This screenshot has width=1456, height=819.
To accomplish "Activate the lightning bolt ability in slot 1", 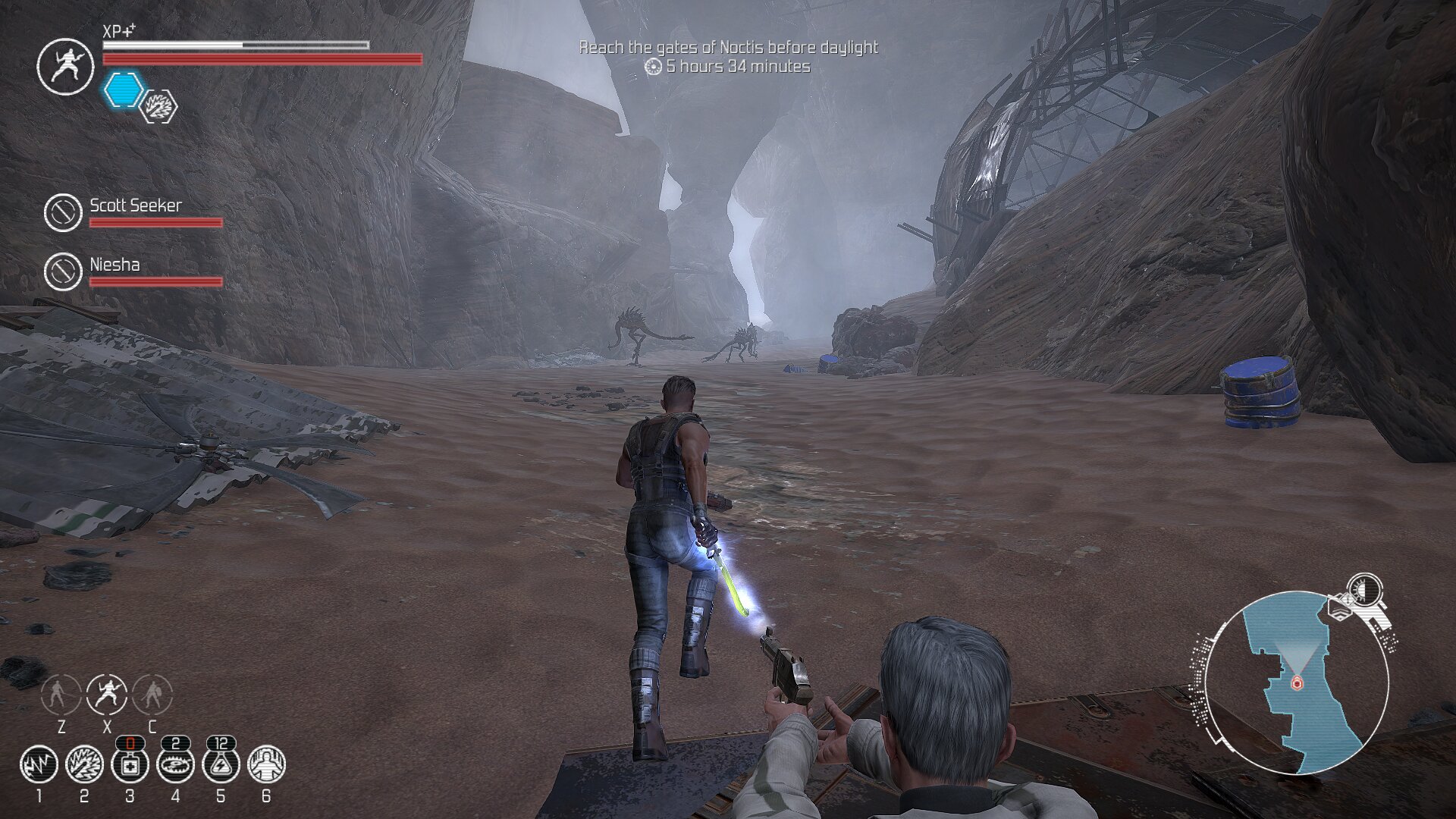I will click(39, 764).
